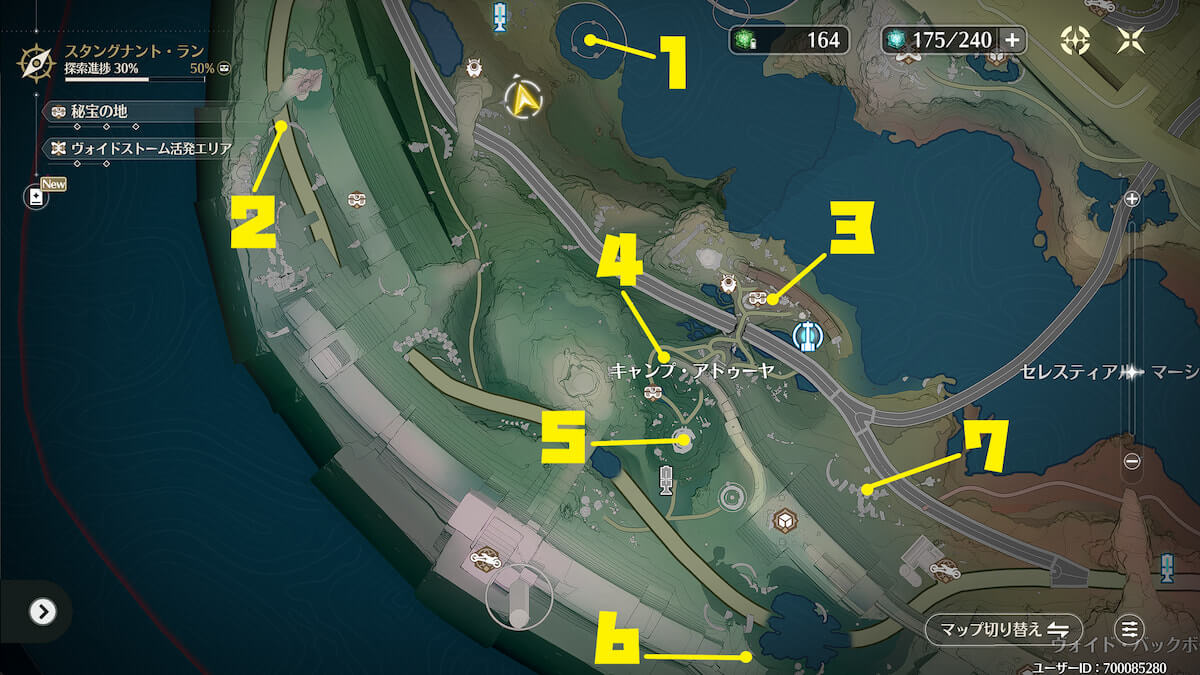The height and width of the screenshot is (675, 1200).
Task: Open the compass icon for area exploration
Action: click(37, 63)
